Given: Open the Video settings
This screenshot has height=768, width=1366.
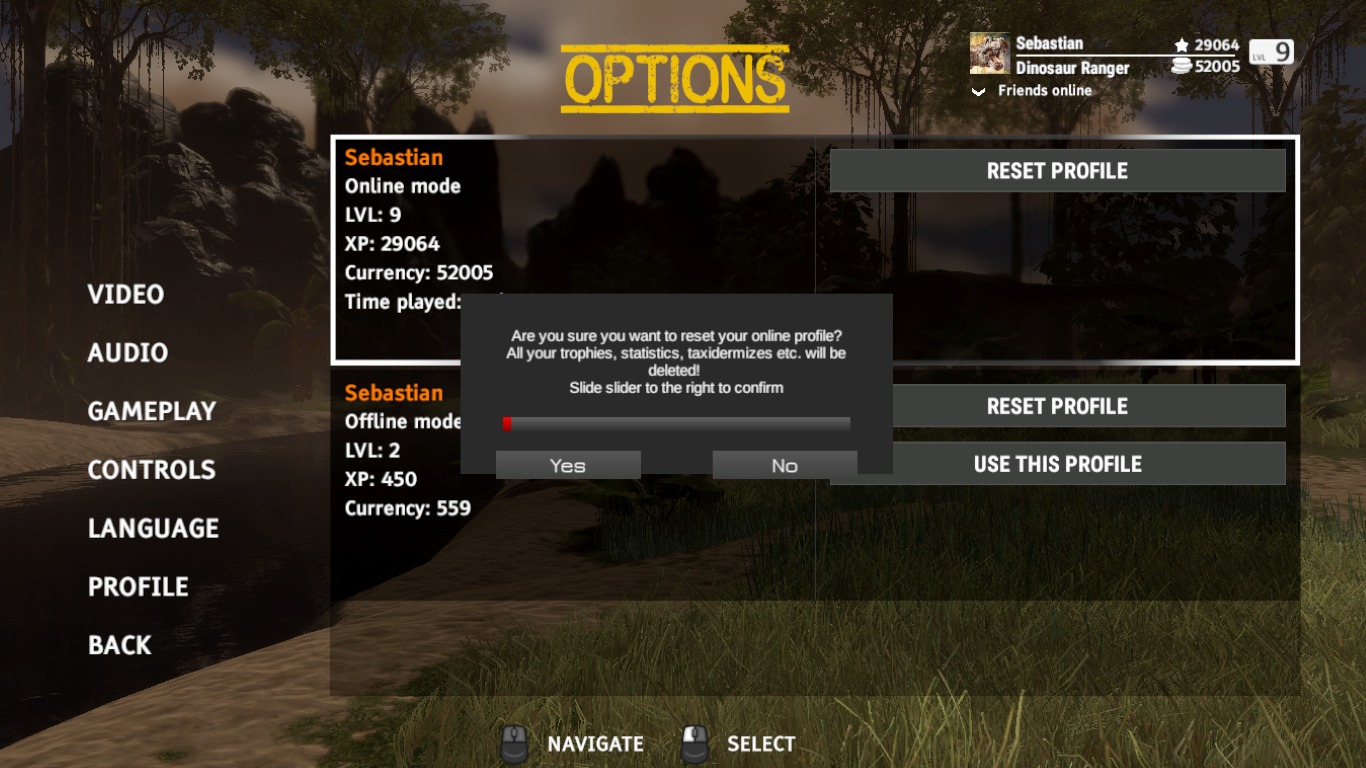Looking at the screenshot, I should (x=126, y=294).
